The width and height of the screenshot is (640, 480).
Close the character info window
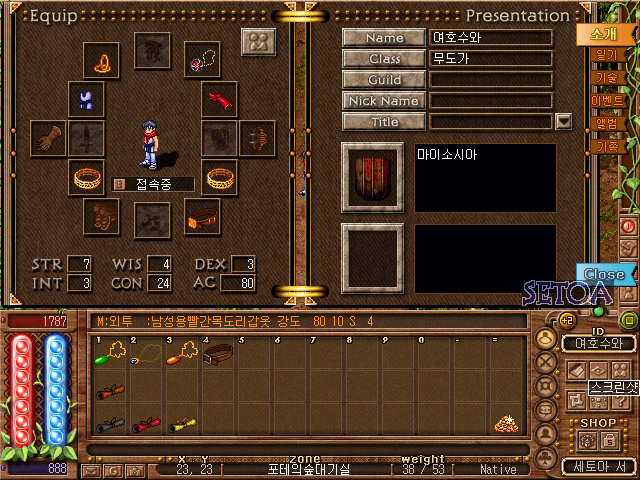point(604,274)
